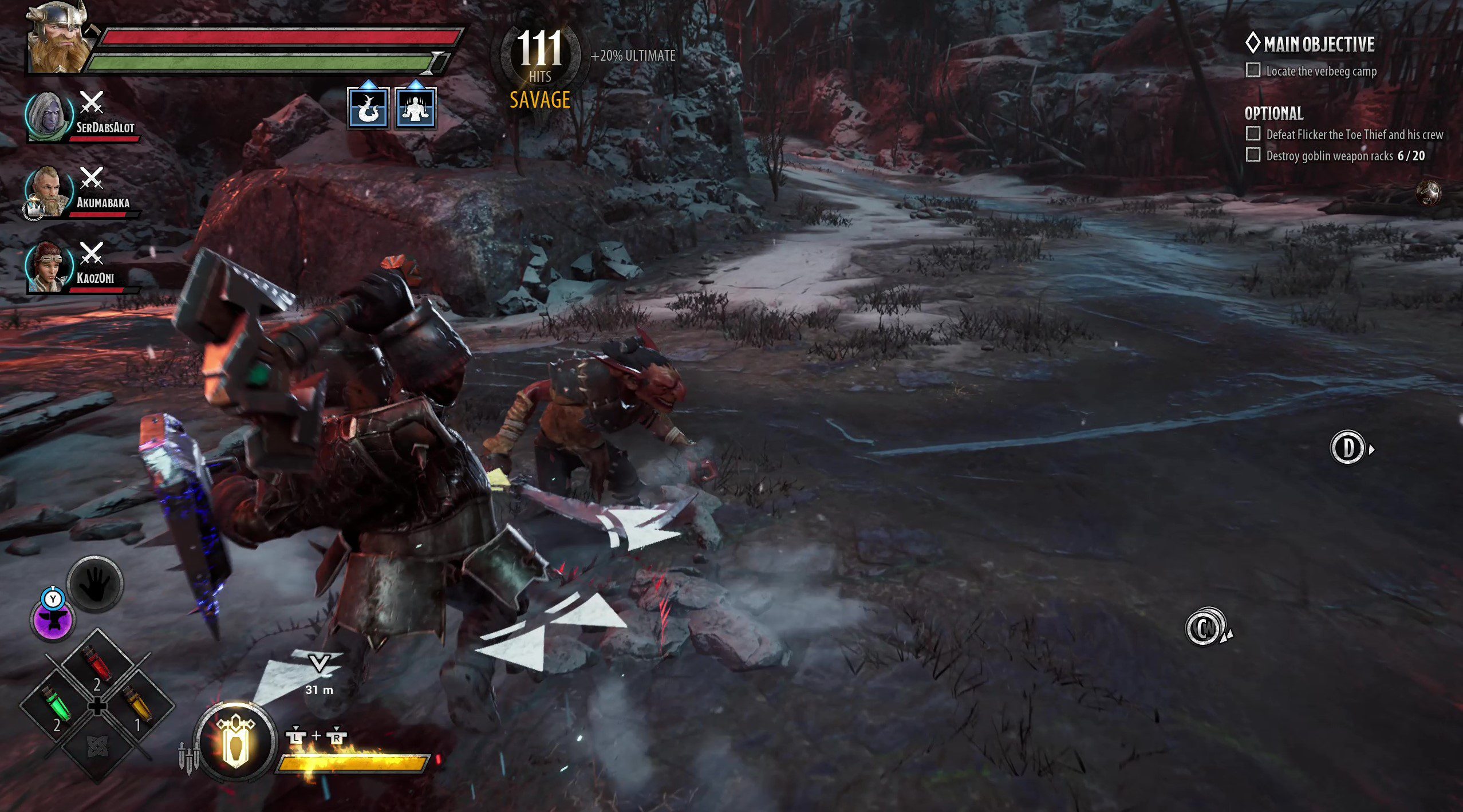The width and height of the screenshot is (1463, 812).
Task: Select party member KaozOni's portrait
Action: [49, 267]
